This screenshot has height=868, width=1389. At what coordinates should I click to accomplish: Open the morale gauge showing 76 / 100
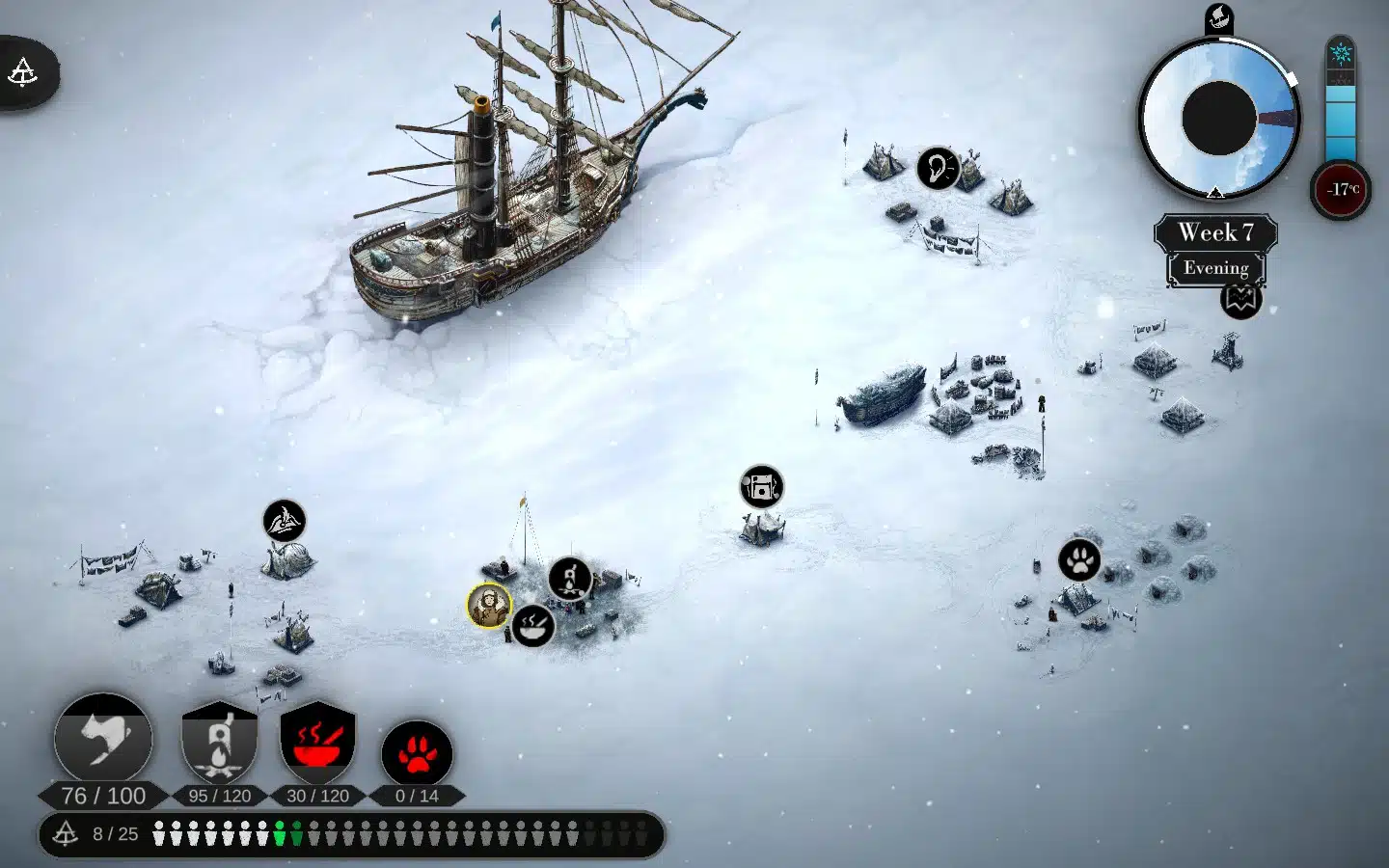click(x=103, y=741)
